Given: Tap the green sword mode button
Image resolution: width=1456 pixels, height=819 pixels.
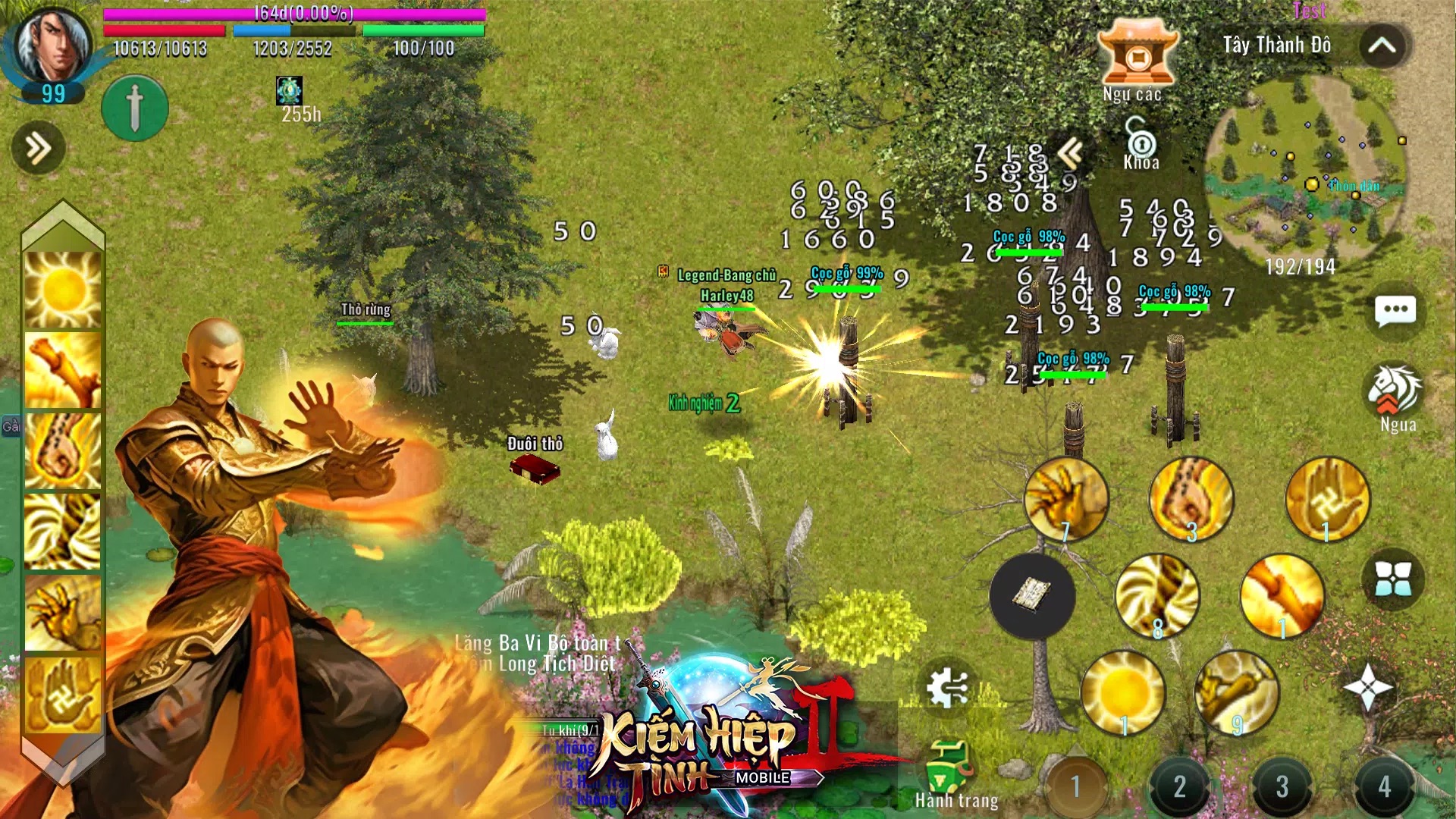Looking at the screenshot, I should point(135,108).
